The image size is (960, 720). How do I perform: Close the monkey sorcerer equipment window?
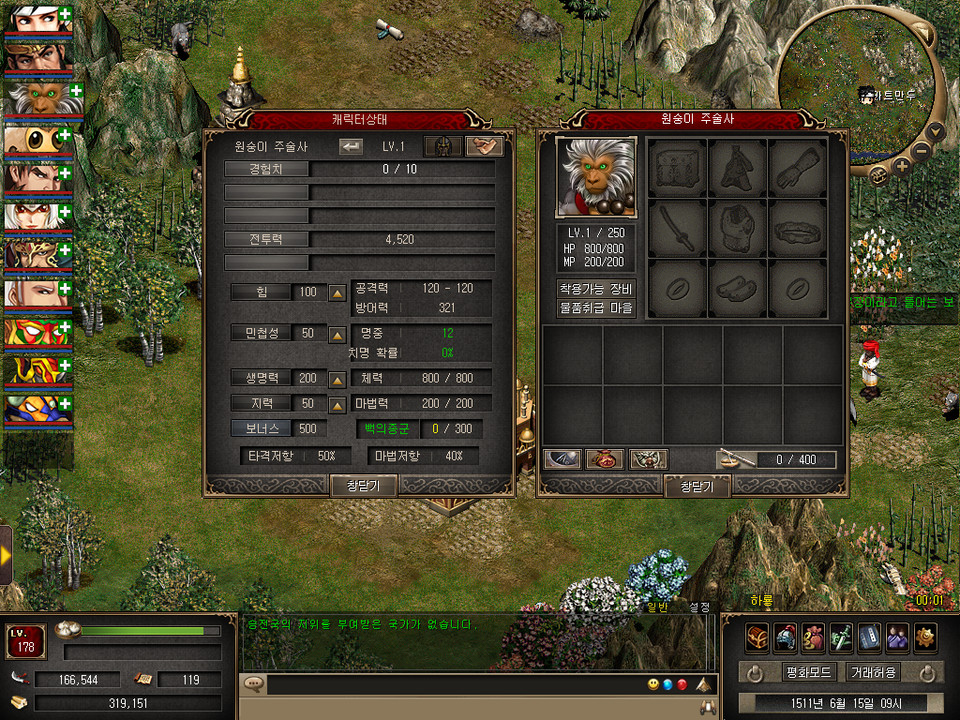(x=697, y=487)
